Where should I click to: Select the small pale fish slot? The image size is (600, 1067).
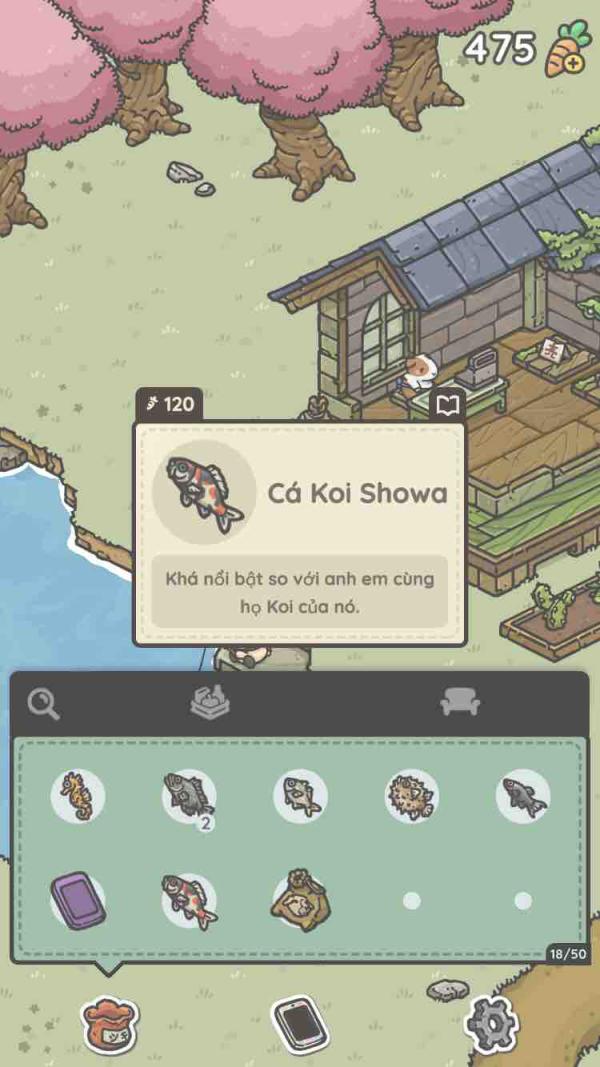click(300, 796)
